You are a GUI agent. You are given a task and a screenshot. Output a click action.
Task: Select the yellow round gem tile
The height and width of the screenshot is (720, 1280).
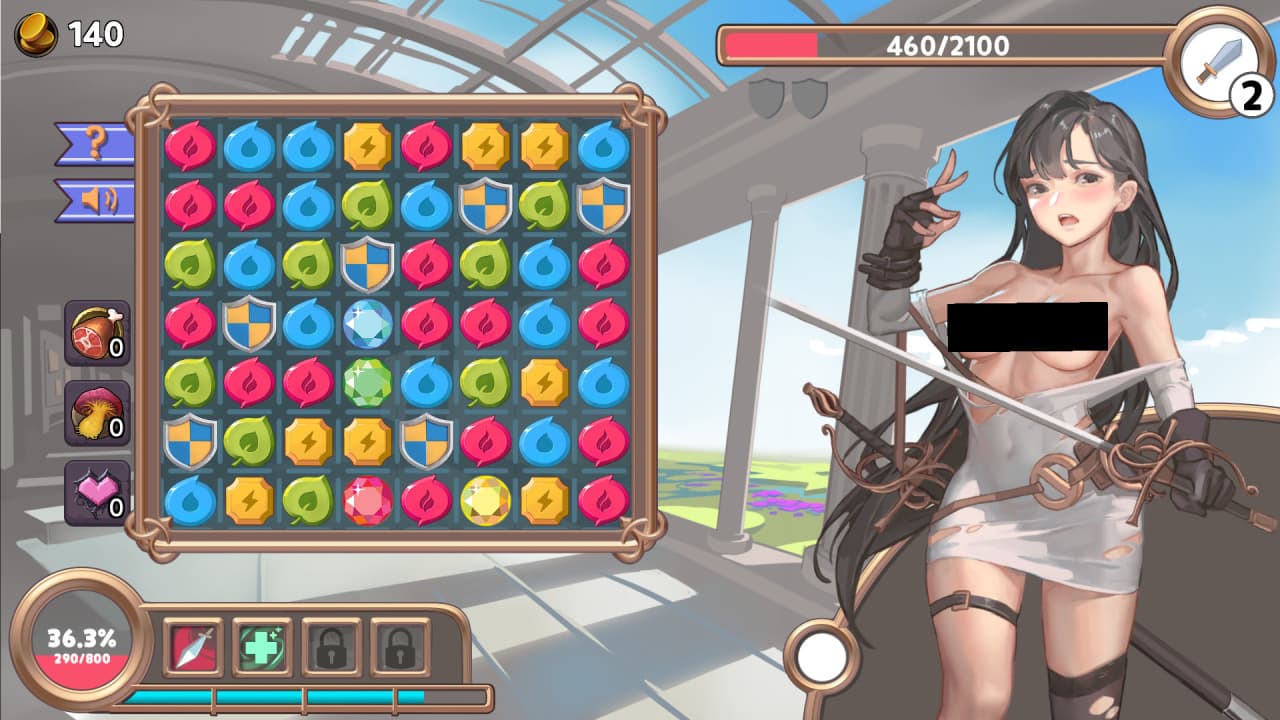(486, 501)
